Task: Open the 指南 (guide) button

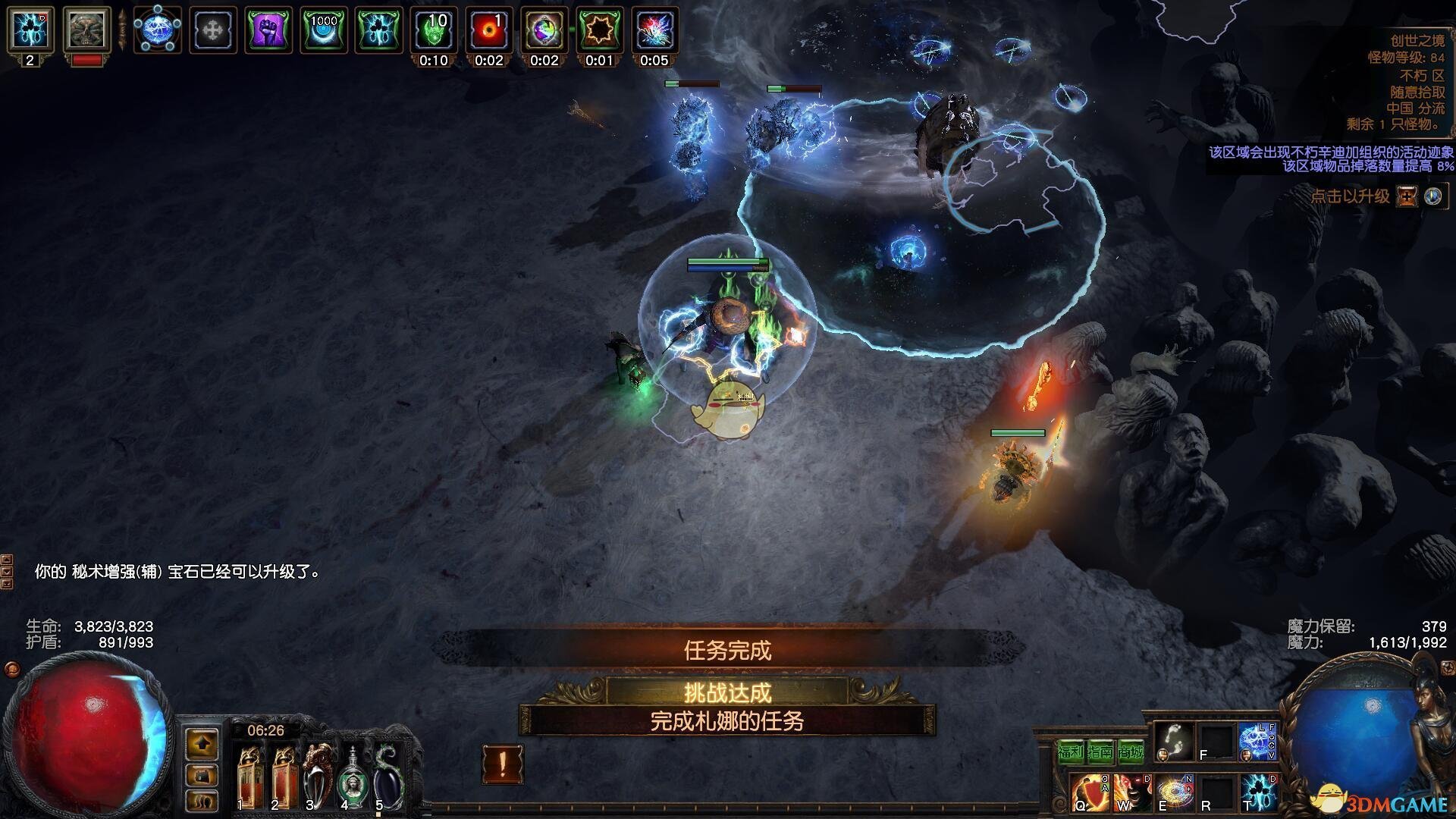Action: (x=1100, y=752)
